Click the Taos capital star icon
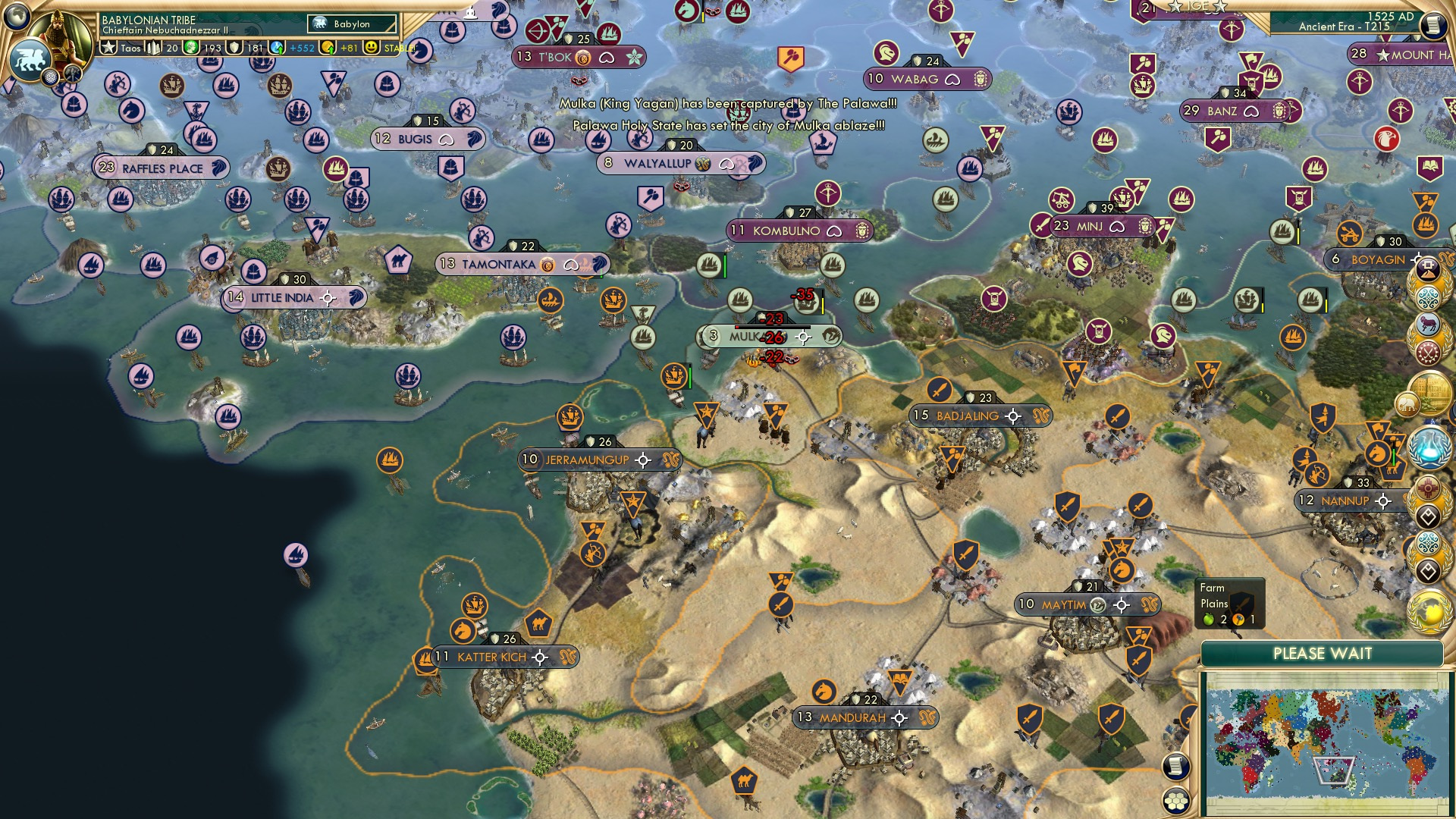This screenshot has height=819, width=1456. click(108, 48)
